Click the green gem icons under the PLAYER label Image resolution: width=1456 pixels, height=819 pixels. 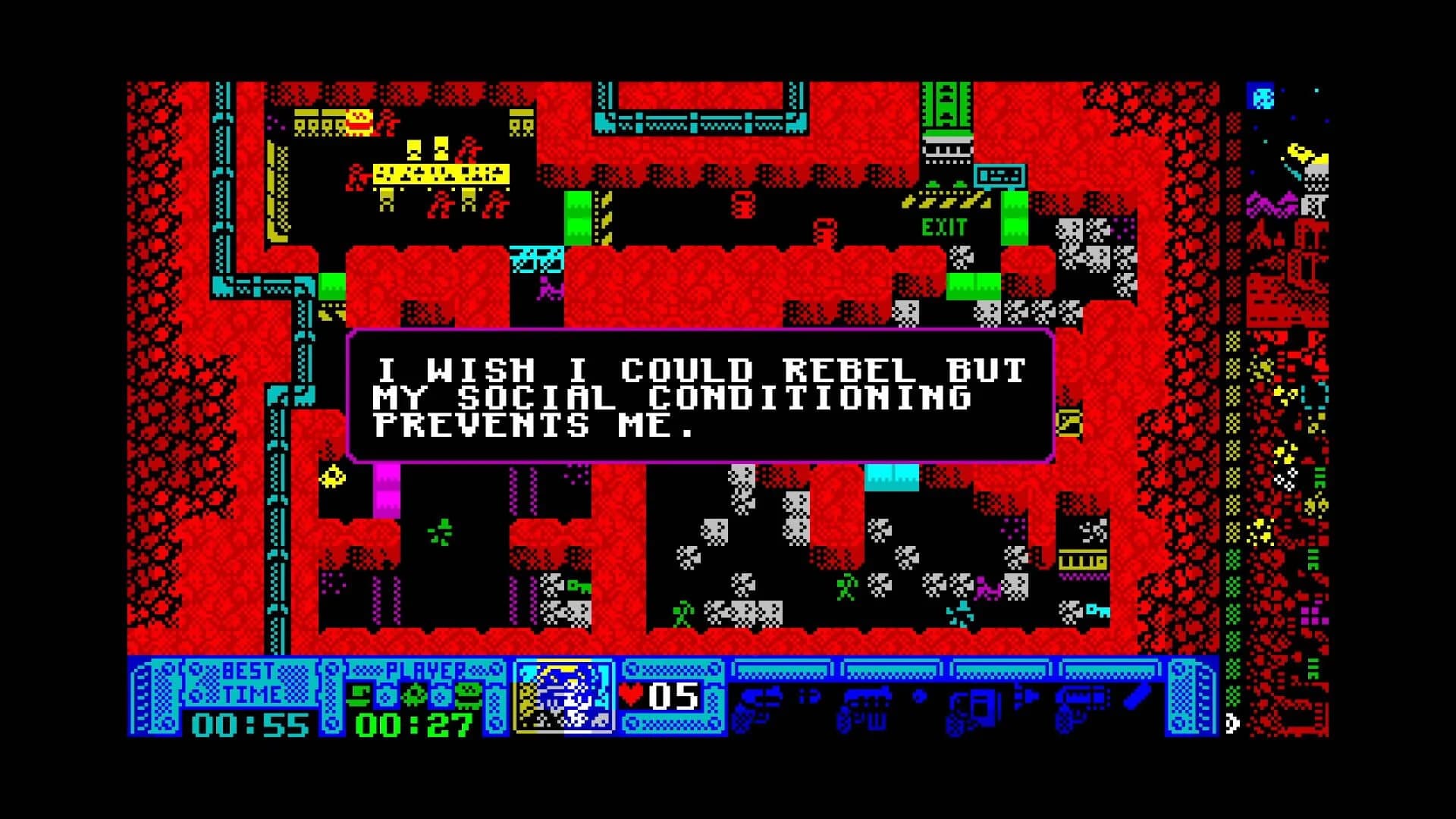pyautogui.click(x=416, y=695)
